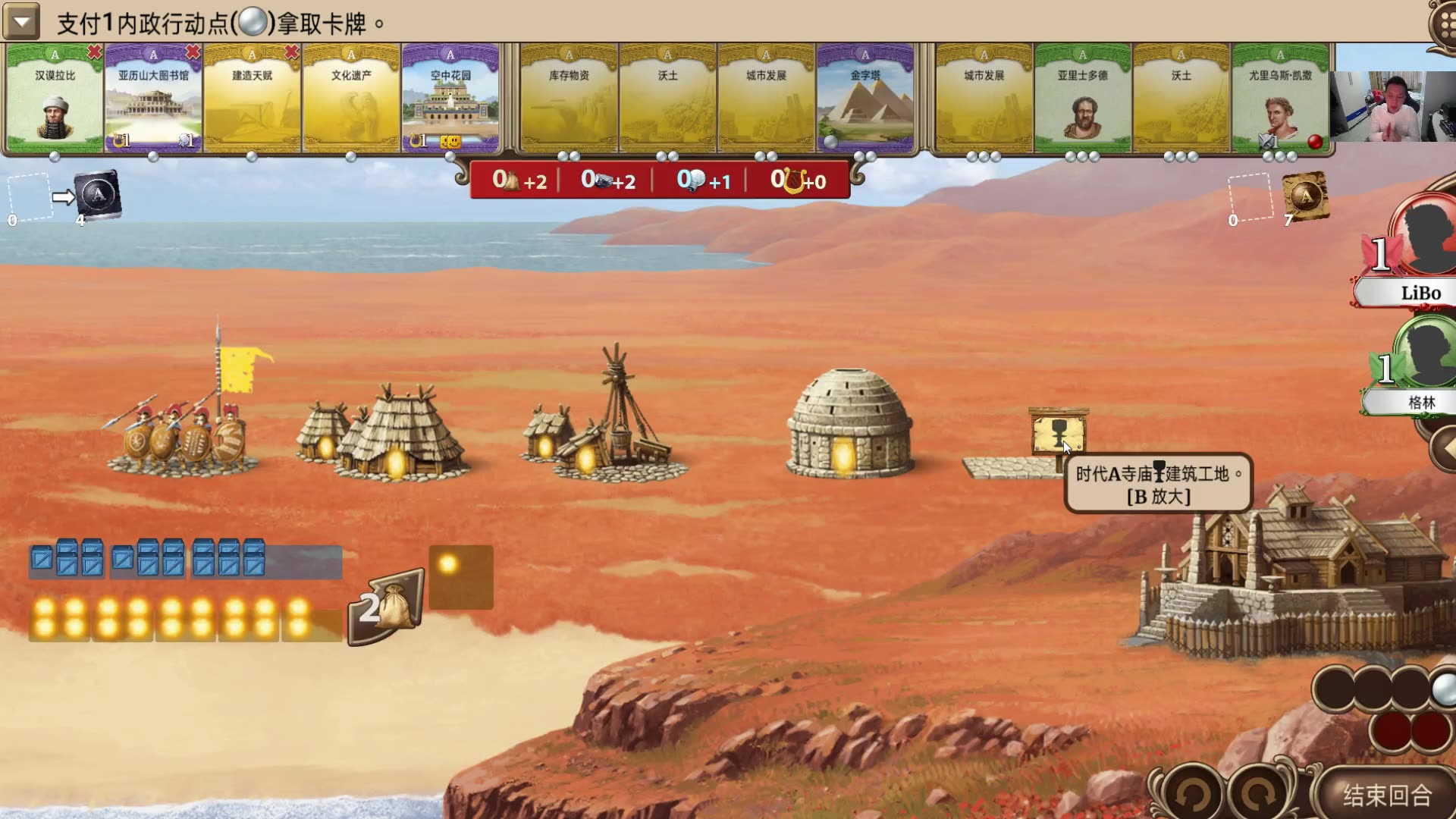
Task: Select the 尤里乌斯·凯撒 leader card
Action: point(1280,99)
